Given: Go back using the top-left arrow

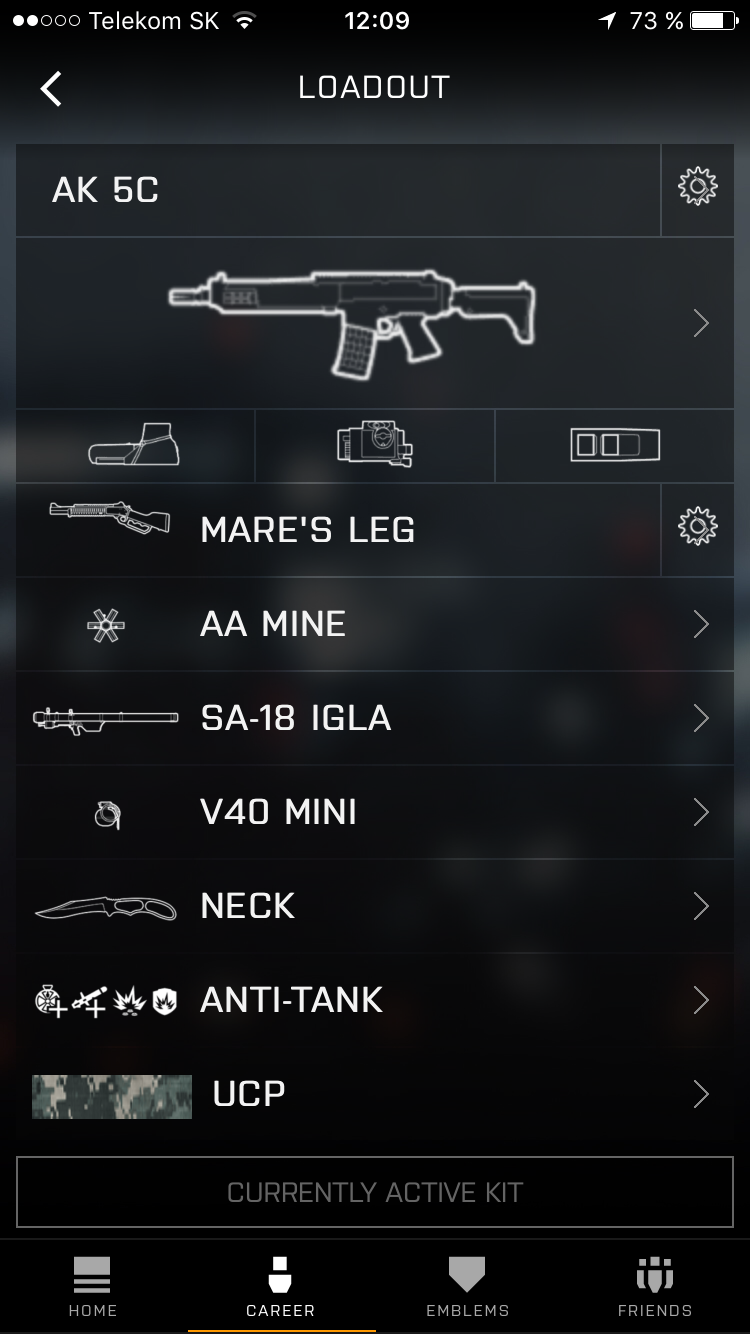Looking at the screenshot, I should tap(51, 88).
